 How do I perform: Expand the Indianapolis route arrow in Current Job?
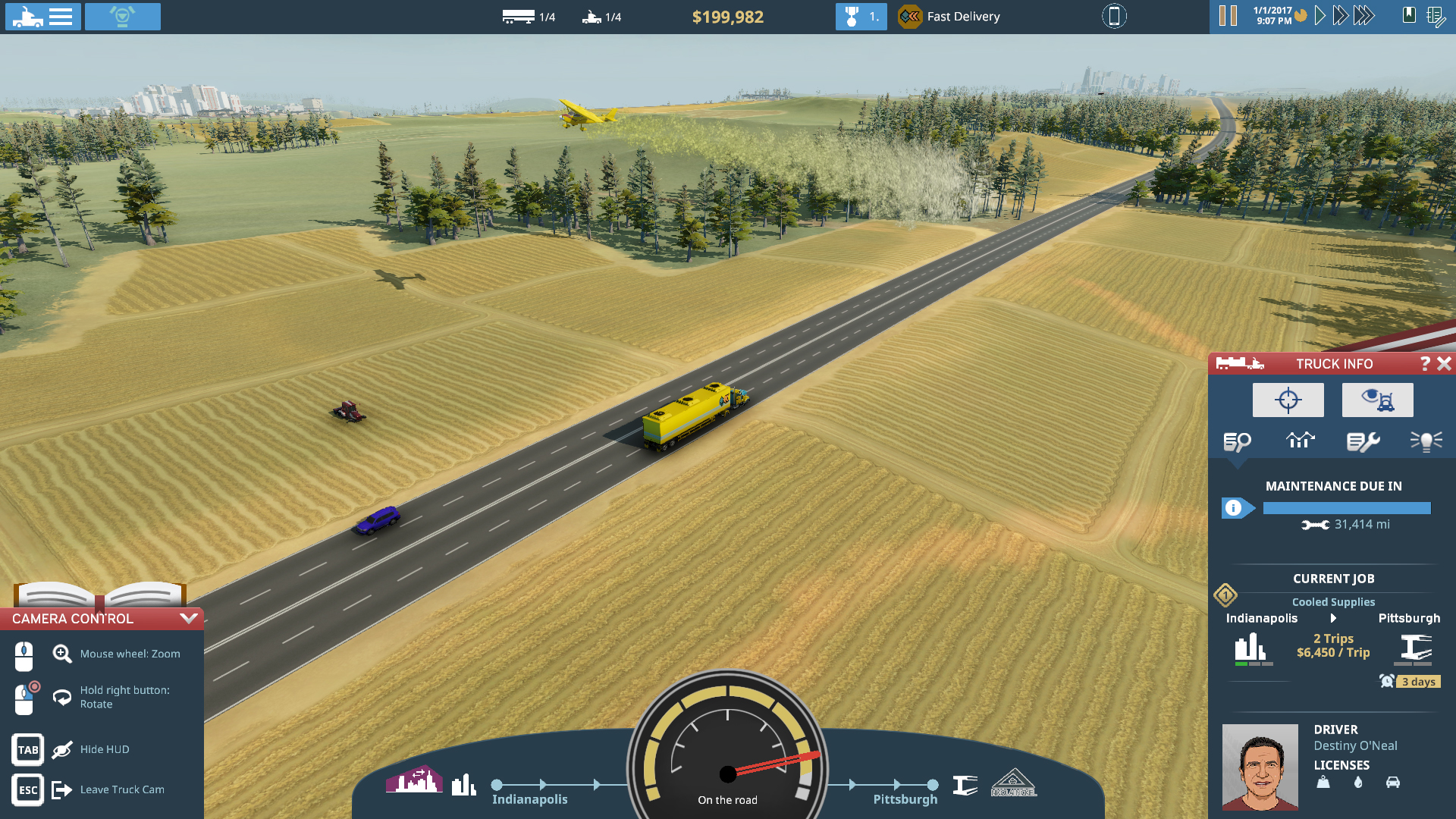point(1334,618)
